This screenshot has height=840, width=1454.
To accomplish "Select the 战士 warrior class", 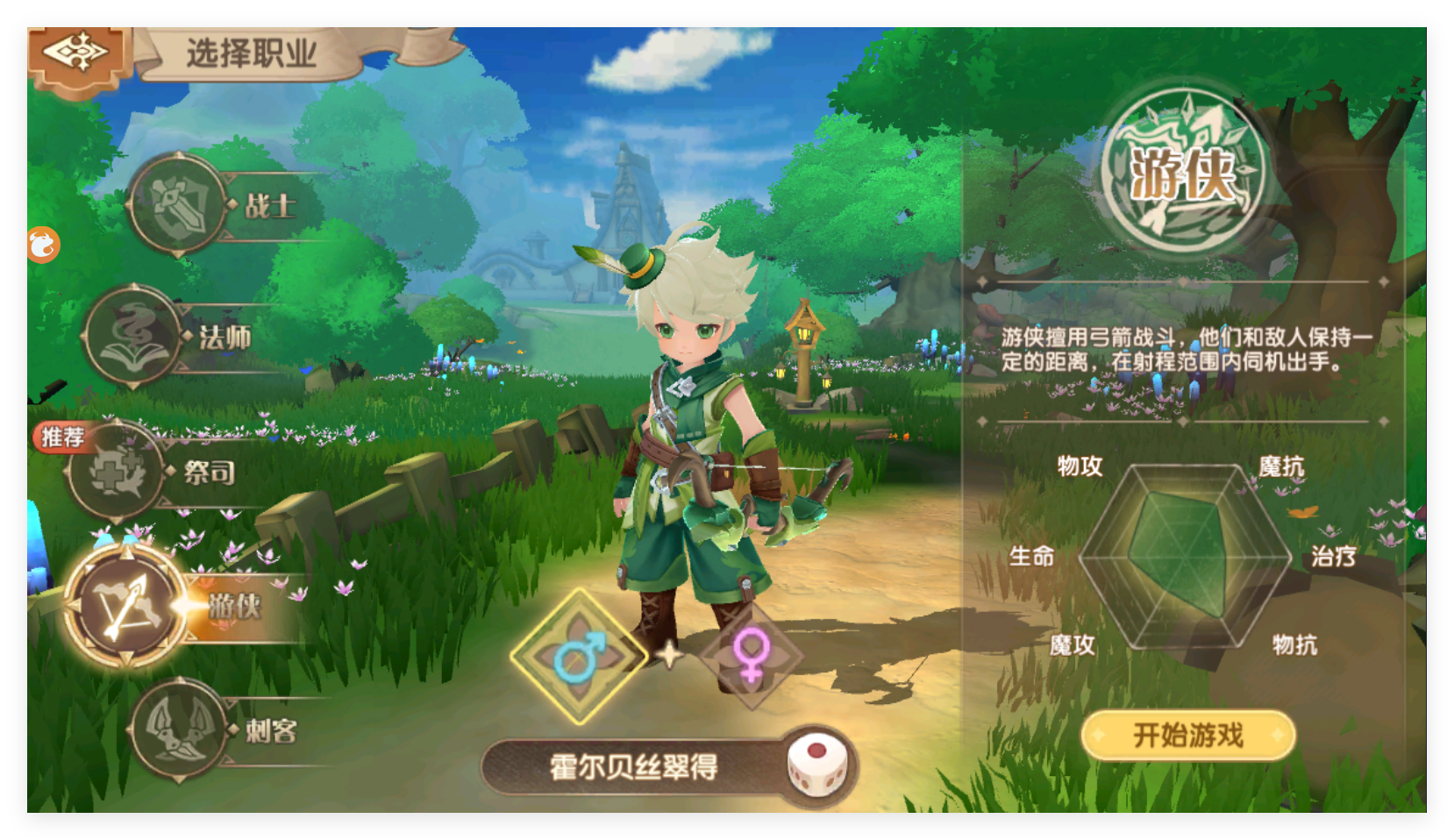I will point(178,205).
